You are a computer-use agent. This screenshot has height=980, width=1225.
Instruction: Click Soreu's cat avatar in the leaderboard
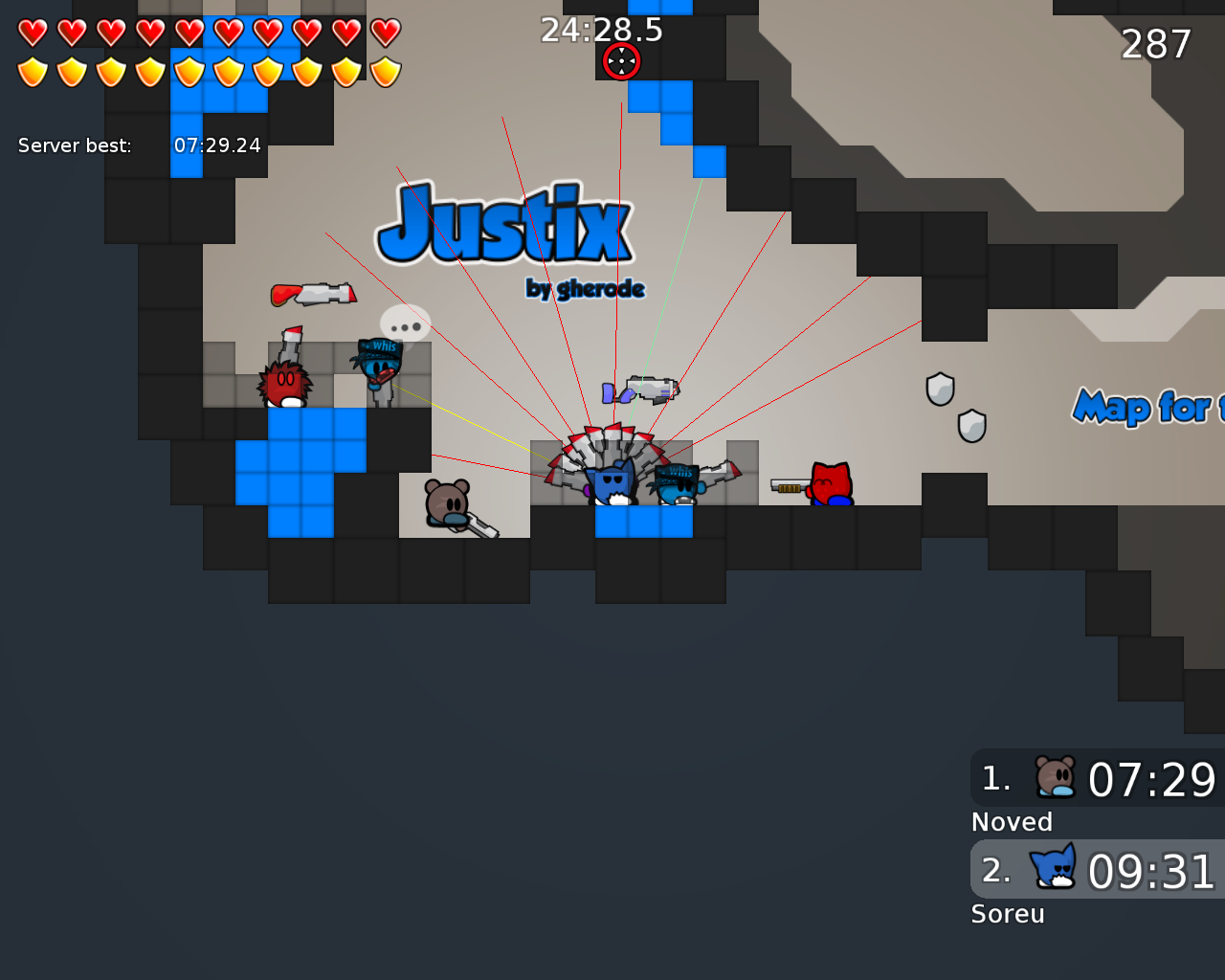[x=1053, y=869]
